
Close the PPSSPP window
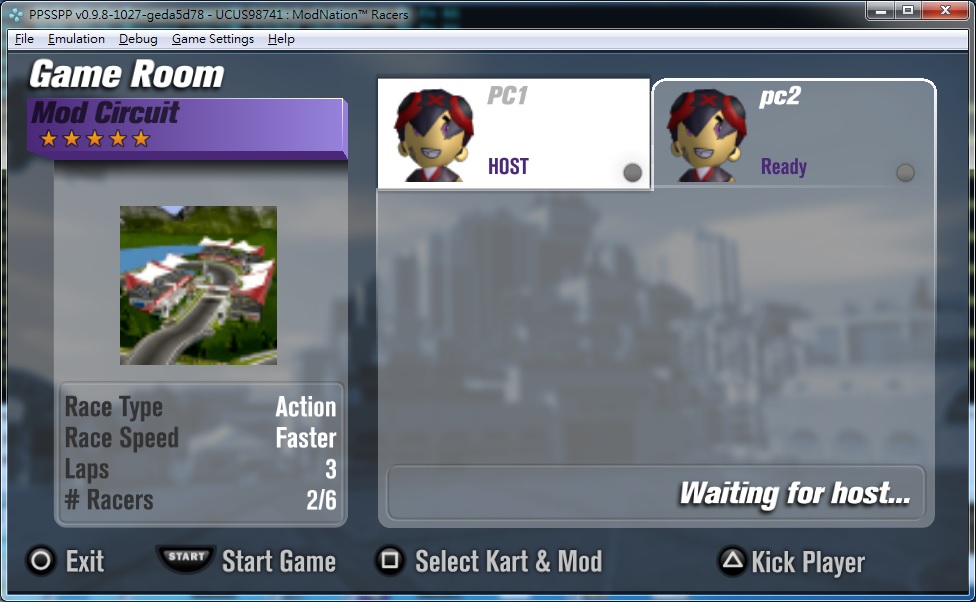point(942,10)
